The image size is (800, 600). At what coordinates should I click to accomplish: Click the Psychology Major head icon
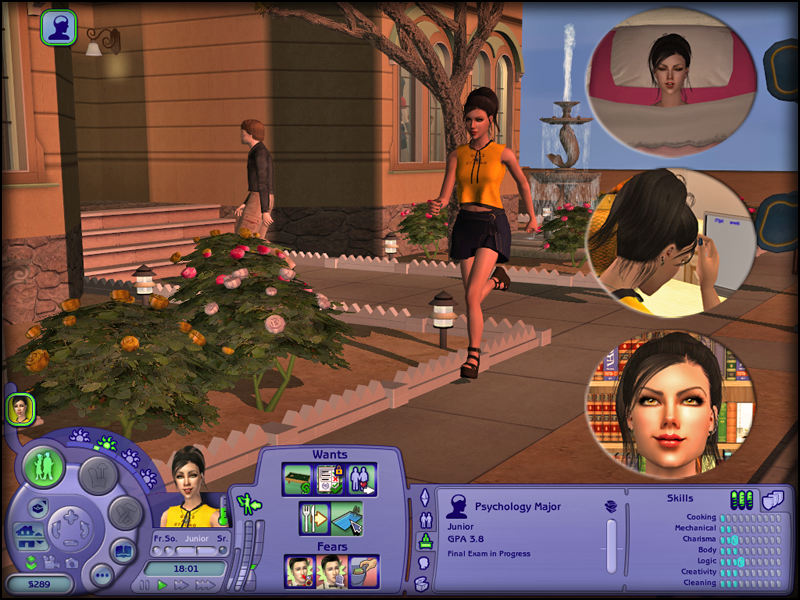(x=457, y=506)
